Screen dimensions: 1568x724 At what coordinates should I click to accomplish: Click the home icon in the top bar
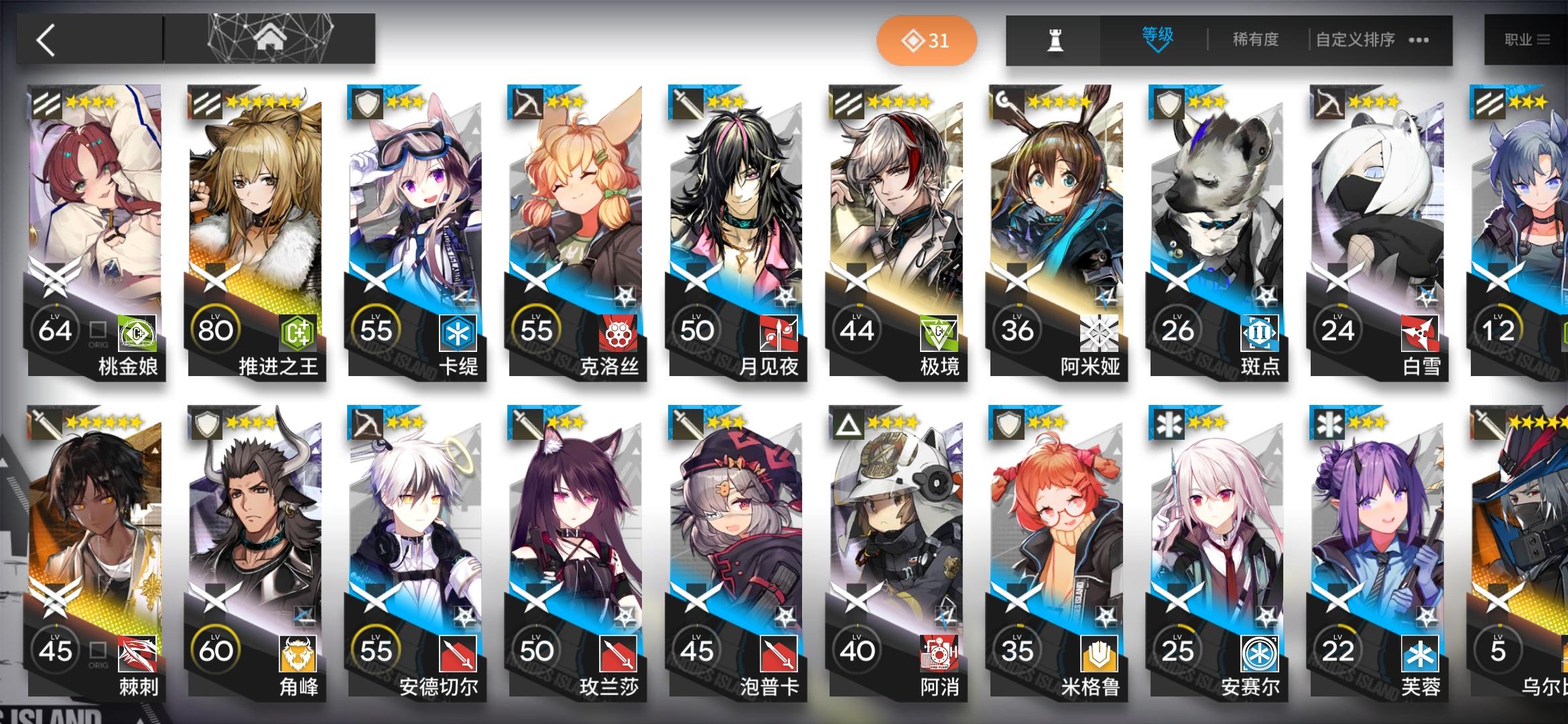pos(271,38)
